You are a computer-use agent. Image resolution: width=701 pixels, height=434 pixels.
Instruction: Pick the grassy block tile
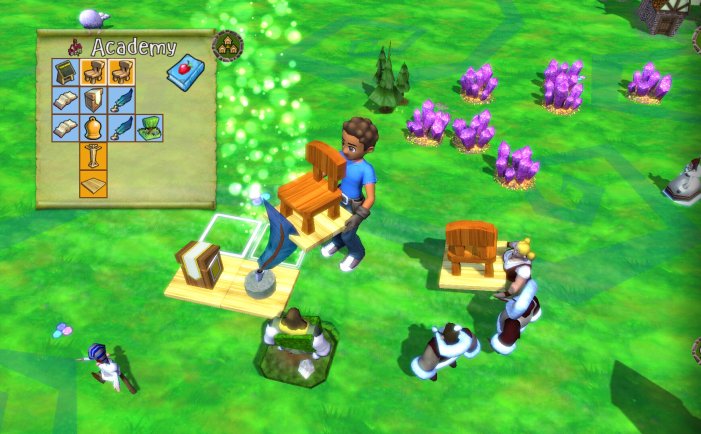149,128
